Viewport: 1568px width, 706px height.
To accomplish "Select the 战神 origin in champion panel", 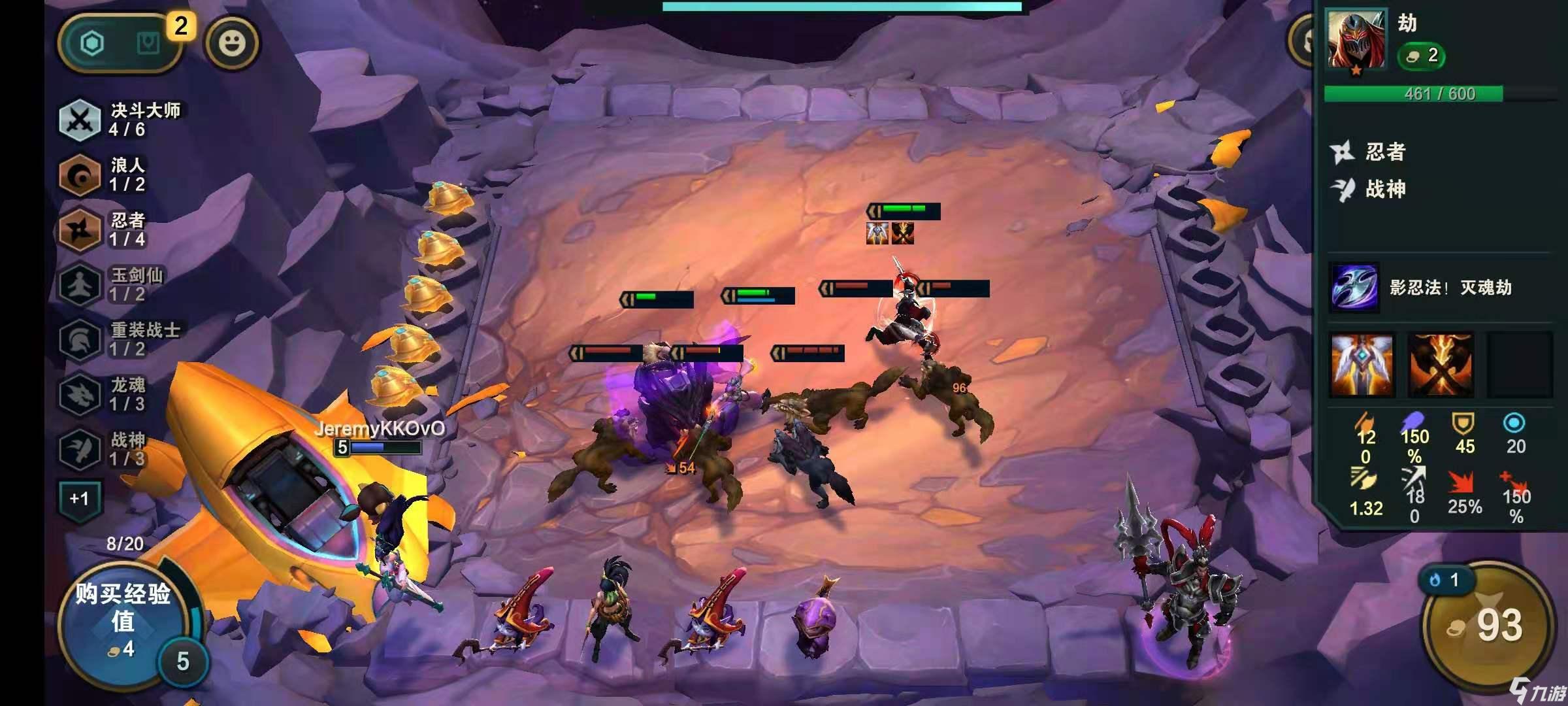I will (x=1372, y=190).
